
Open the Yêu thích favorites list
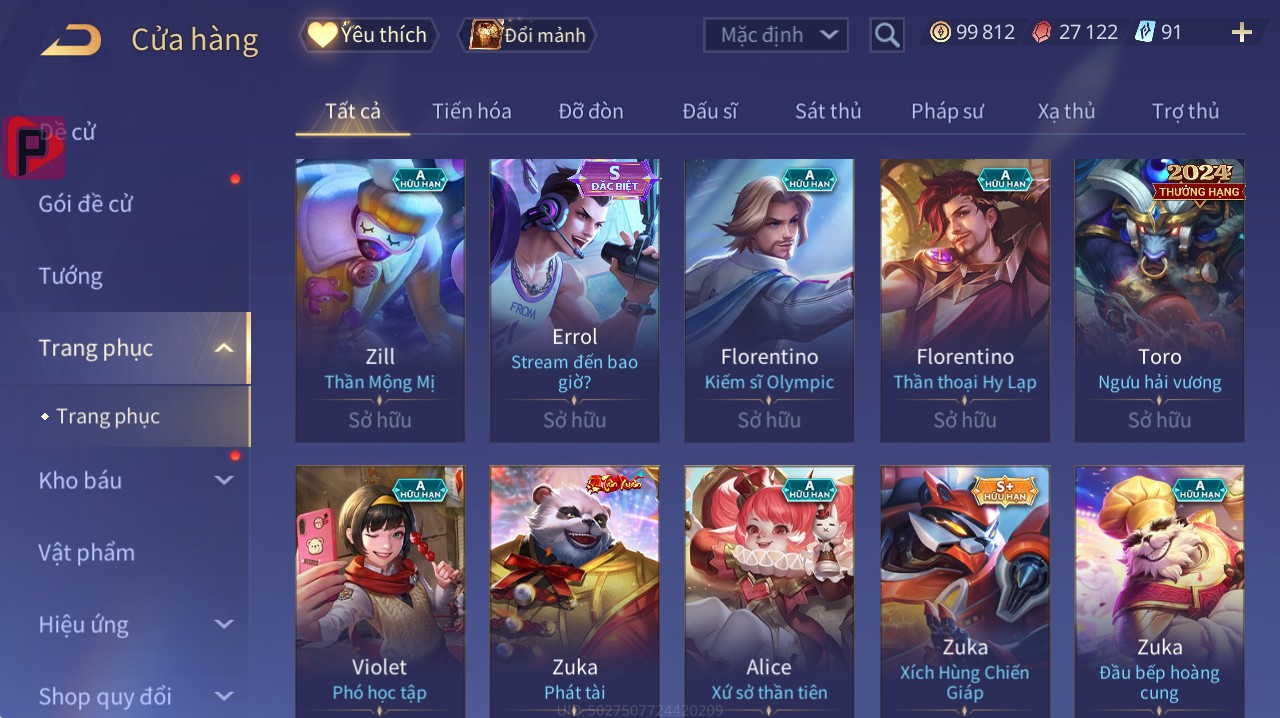[x=368, y=35]
